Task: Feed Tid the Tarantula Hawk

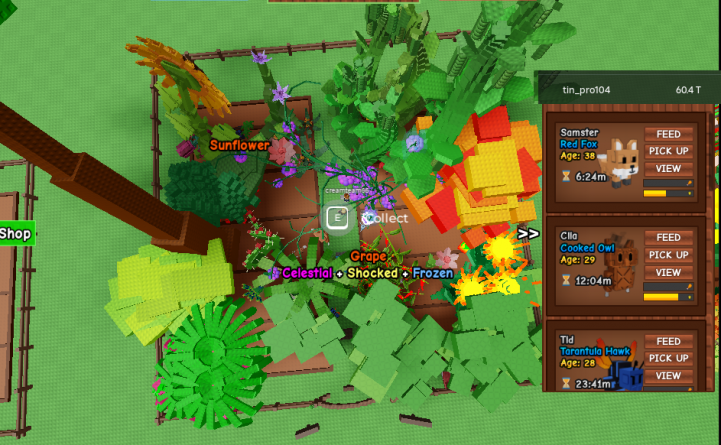Action: pyautogui.click(x=669, y=341)
